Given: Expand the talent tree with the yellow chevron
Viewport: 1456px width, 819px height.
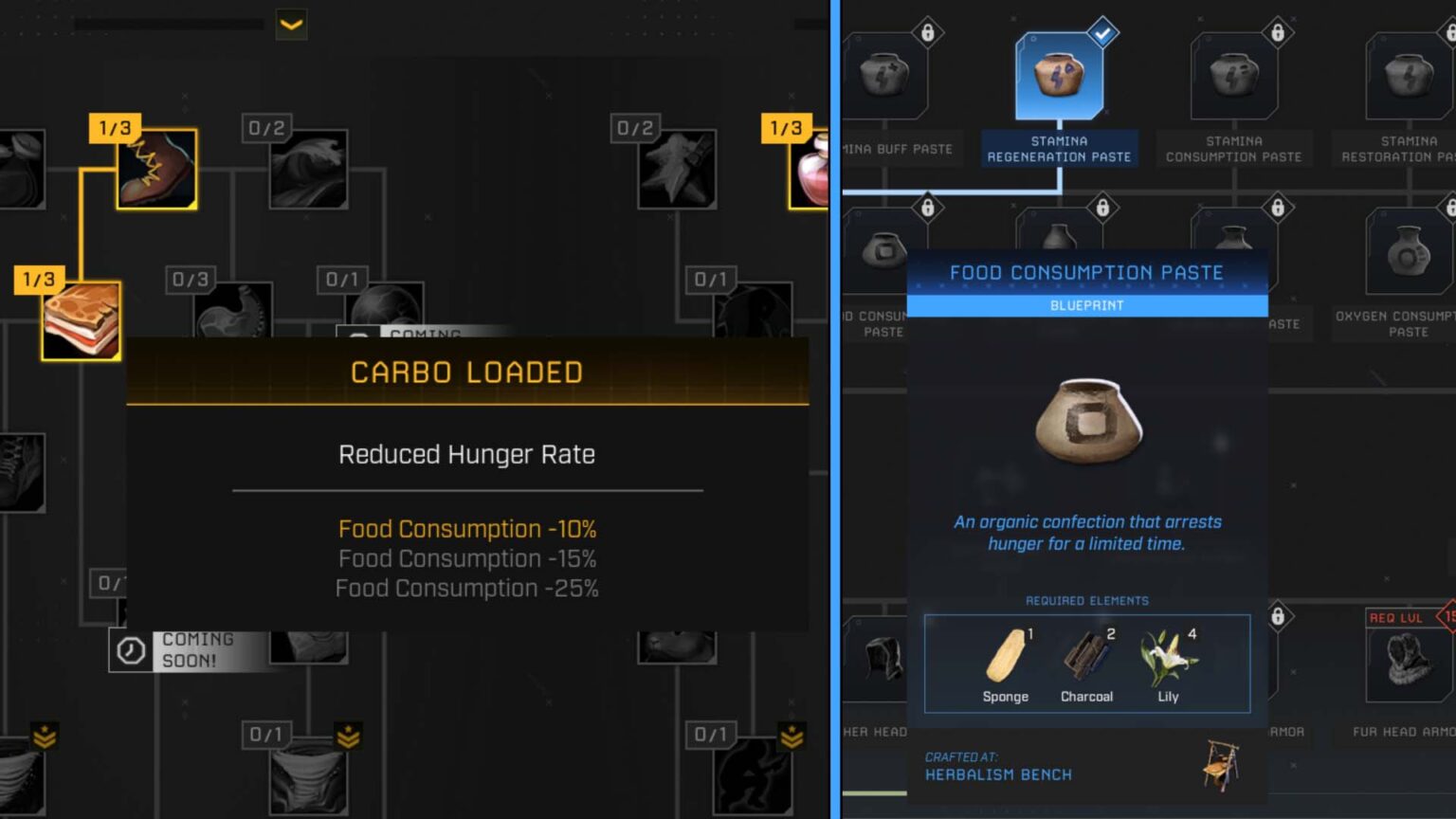Looking at the screenshot, I should 291,26.
